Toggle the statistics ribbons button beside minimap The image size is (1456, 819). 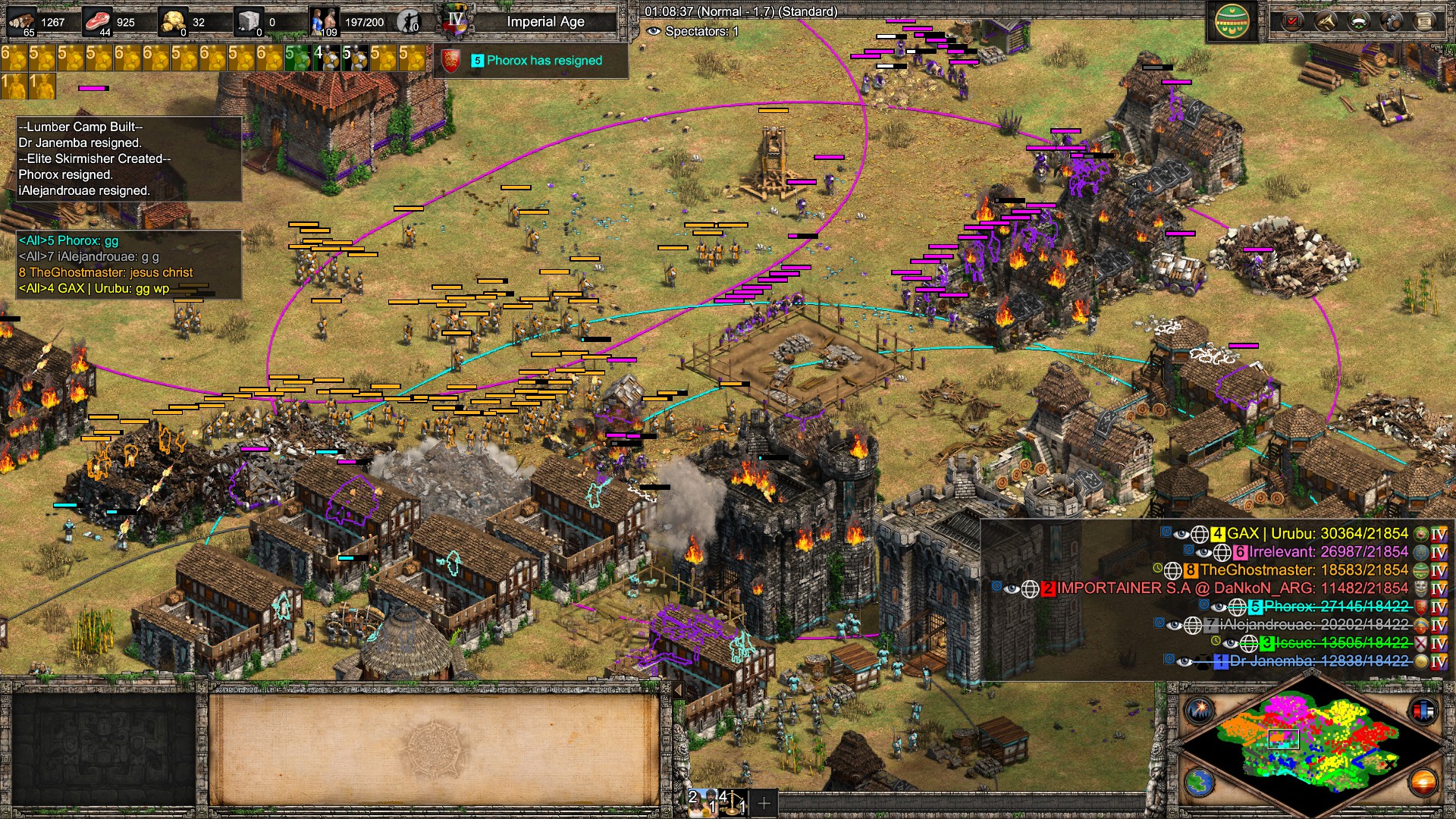click(1423, 711)
